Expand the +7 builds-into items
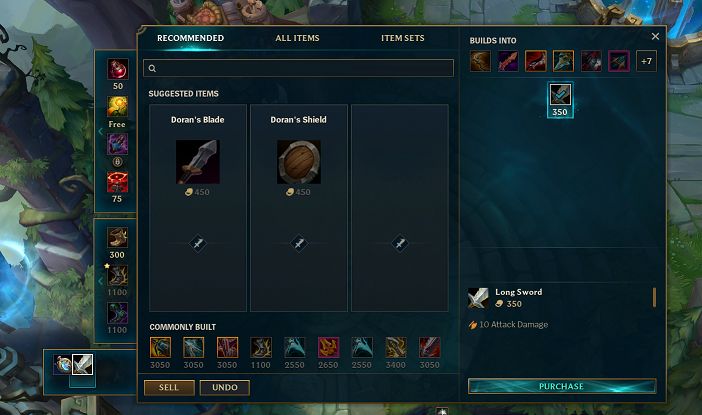Viewport: 702px width, 415px height. [x=645, y=61]
